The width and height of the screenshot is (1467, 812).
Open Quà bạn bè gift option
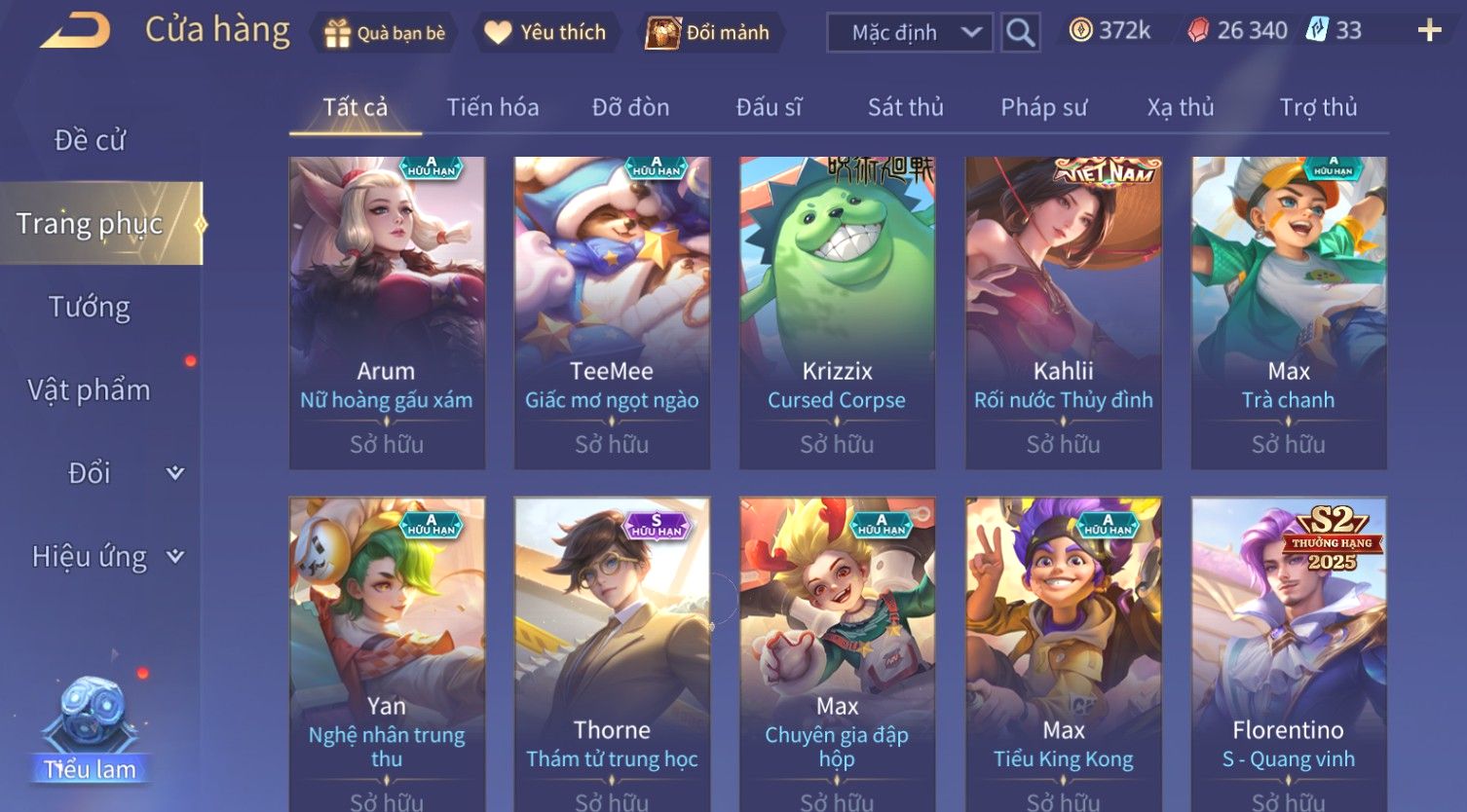click(386, 32)
